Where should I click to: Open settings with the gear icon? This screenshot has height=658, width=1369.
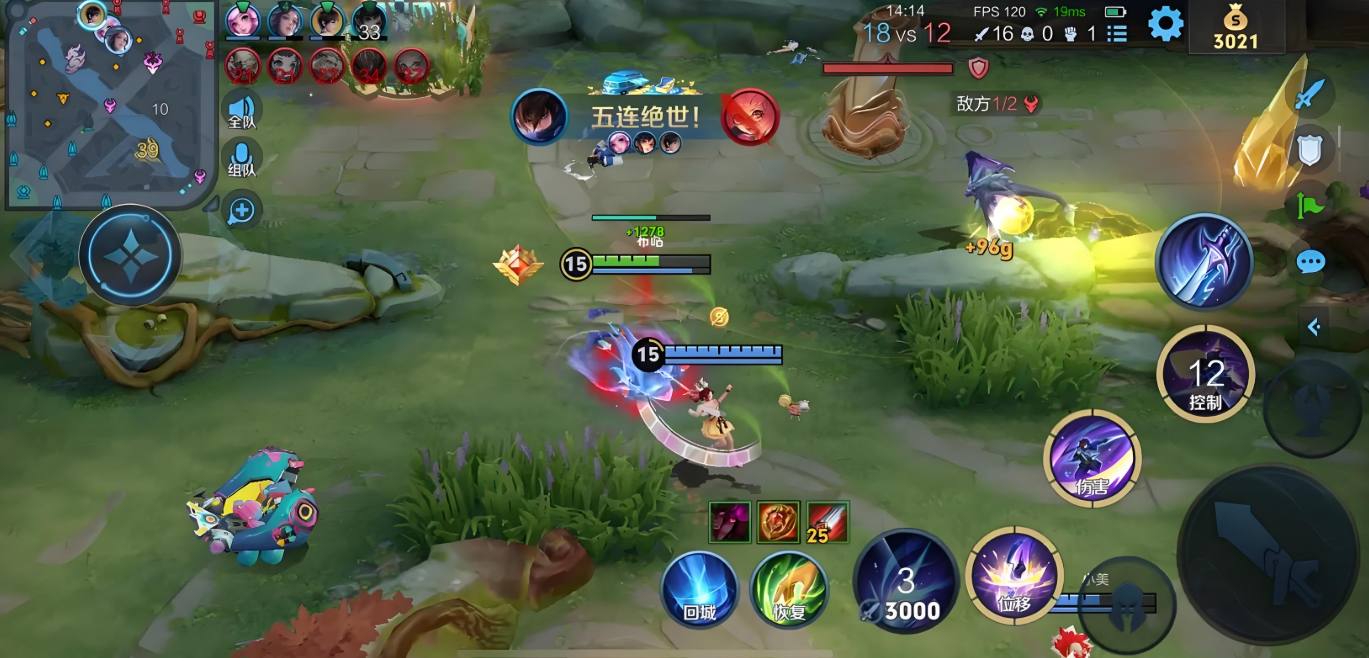click(1165, 23)
